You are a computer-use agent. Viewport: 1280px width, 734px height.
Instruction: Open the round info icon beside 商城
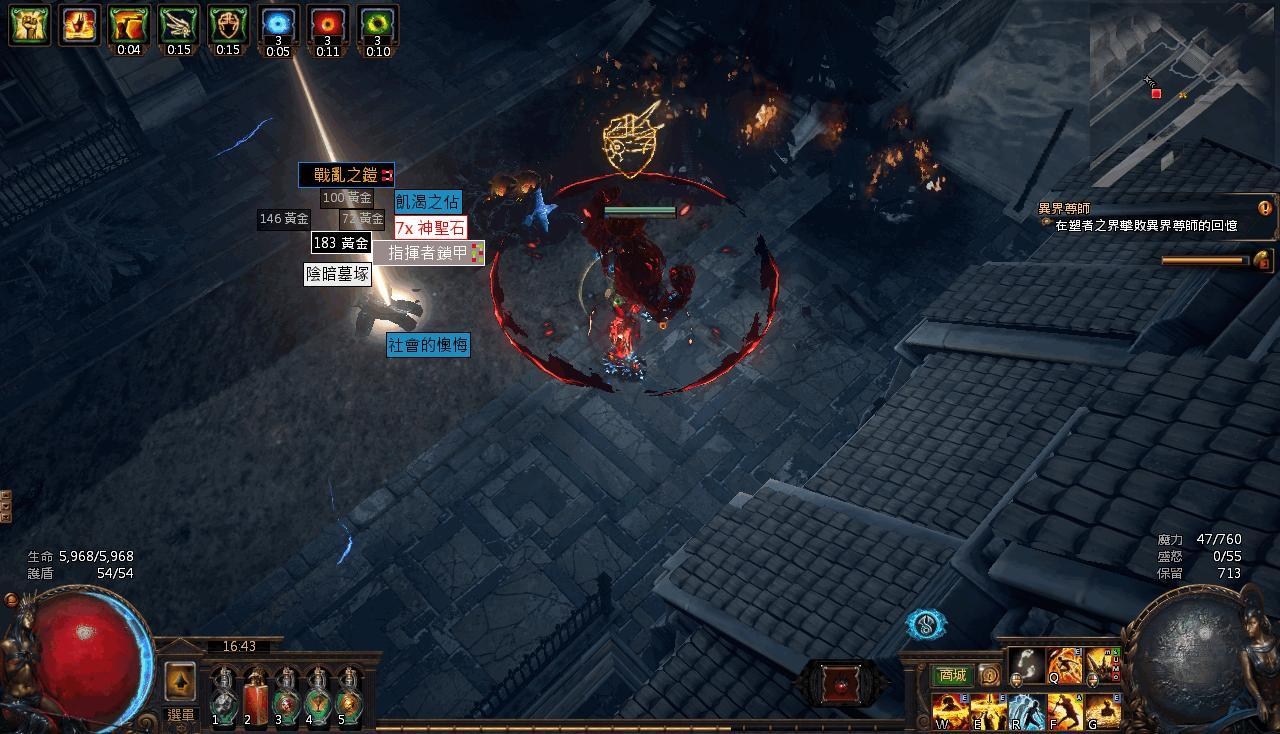coord(989,674)
